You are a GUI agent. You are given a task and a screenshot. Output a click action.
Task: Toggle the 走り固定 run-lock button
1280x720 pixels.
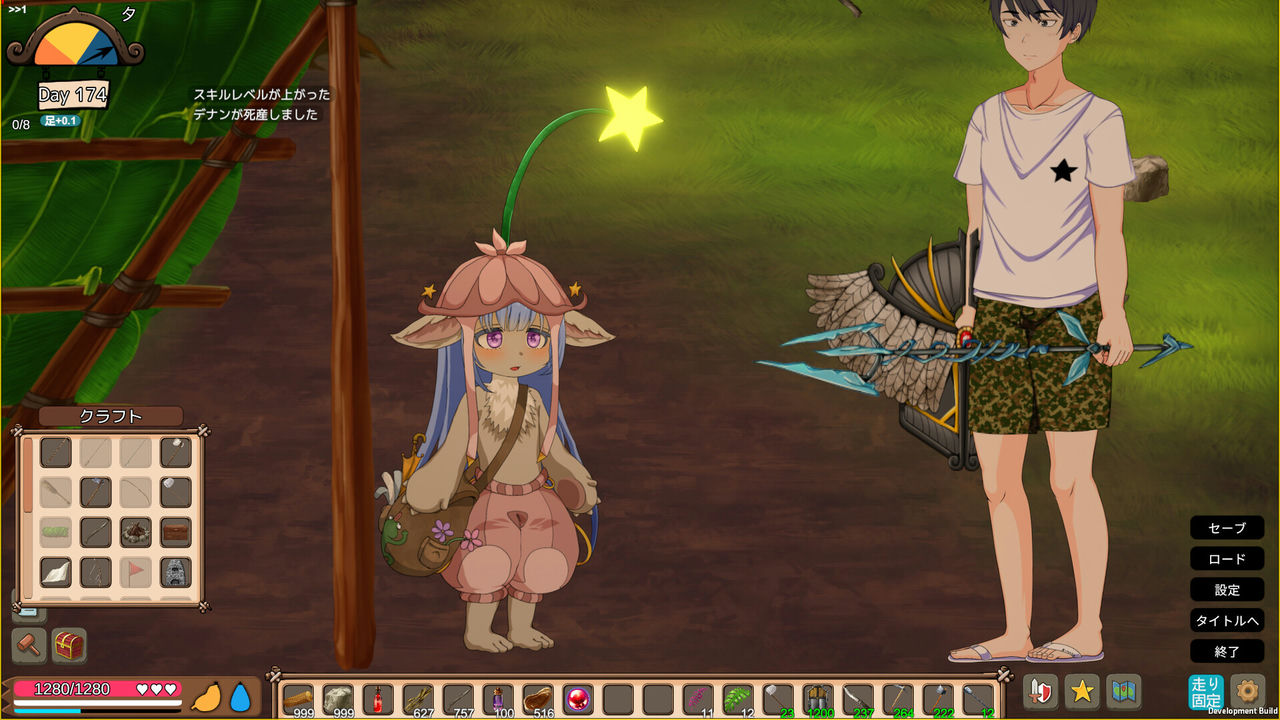tap(1206, 690)
